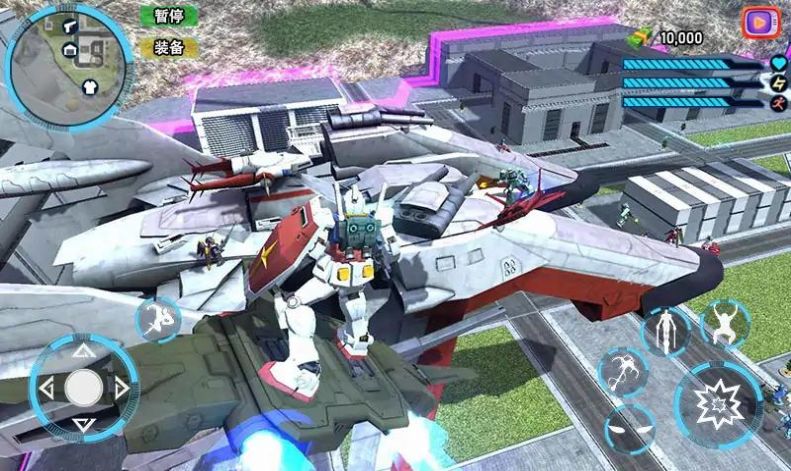Tap the joystick left arrow
791x471 pixels.
(x=46, y=387)
